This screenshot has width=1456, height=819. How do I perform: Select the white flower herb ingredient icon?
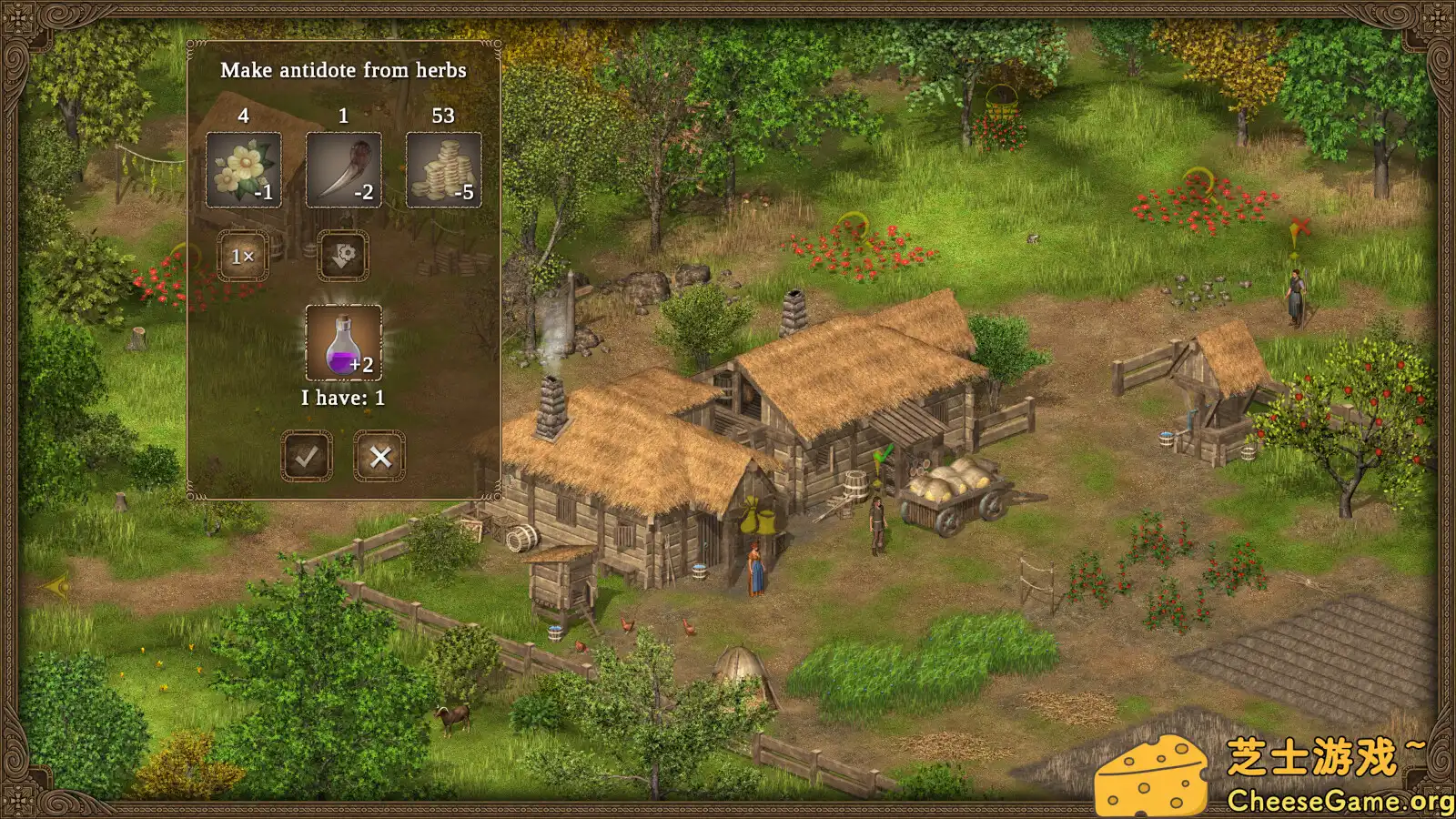point(244,170)
